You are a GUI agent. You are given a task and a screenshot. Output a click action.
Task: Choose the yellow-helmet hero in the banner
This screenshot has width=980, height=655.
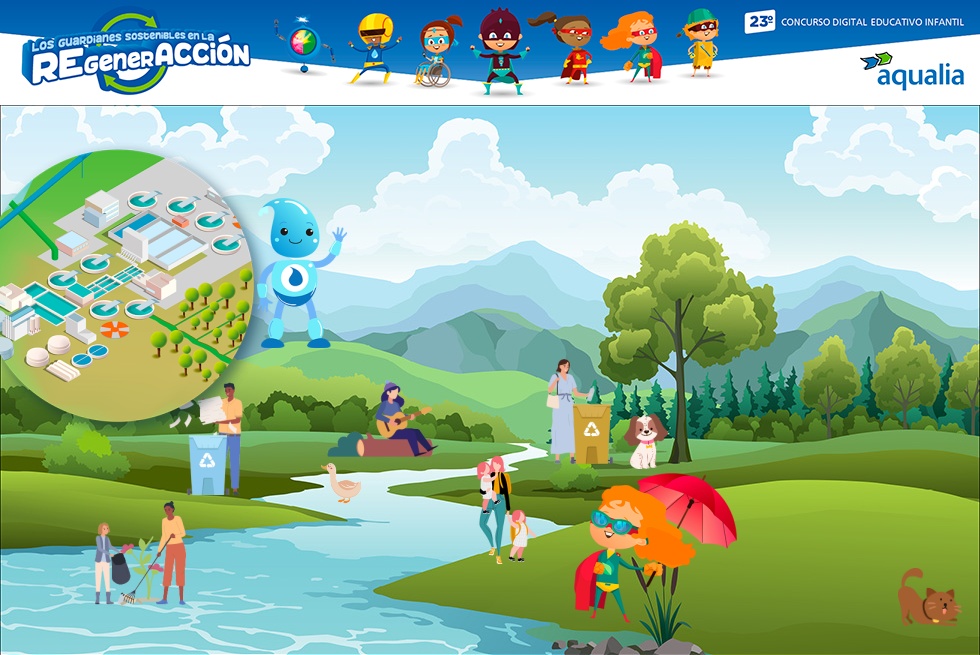373,48
